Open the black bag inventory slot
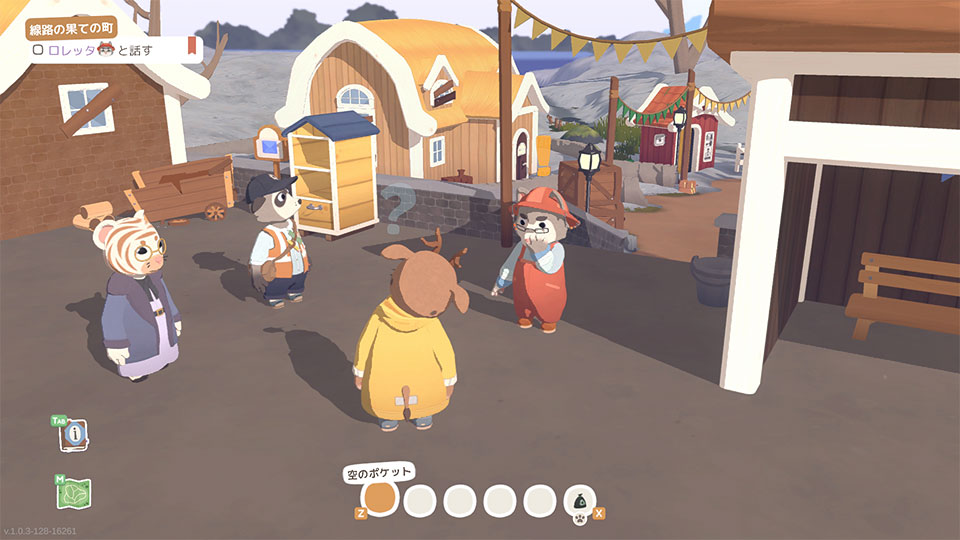 578,499
